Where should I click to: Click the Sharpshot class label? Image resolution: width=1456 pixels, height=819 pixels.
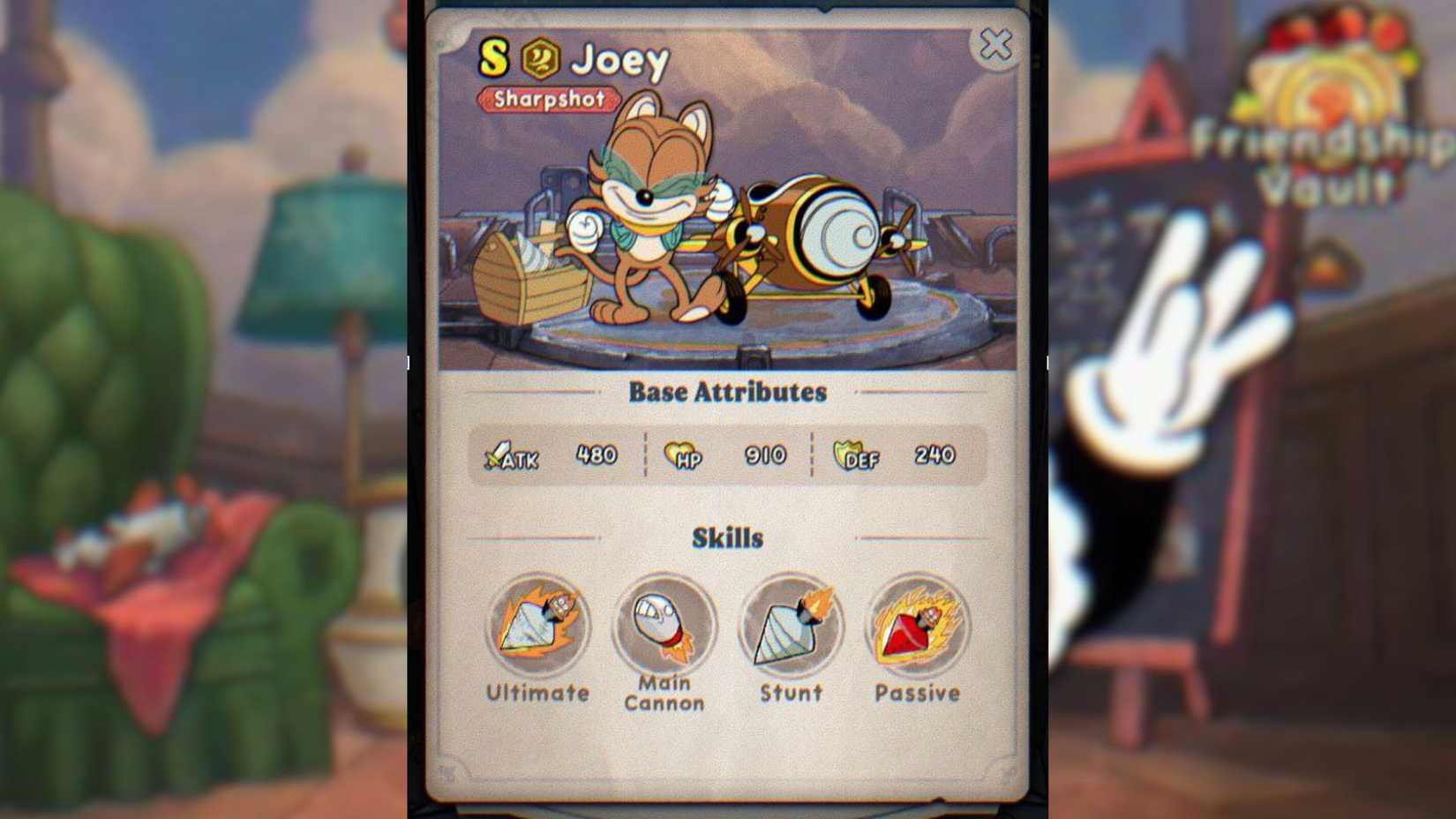pos(550,100)
